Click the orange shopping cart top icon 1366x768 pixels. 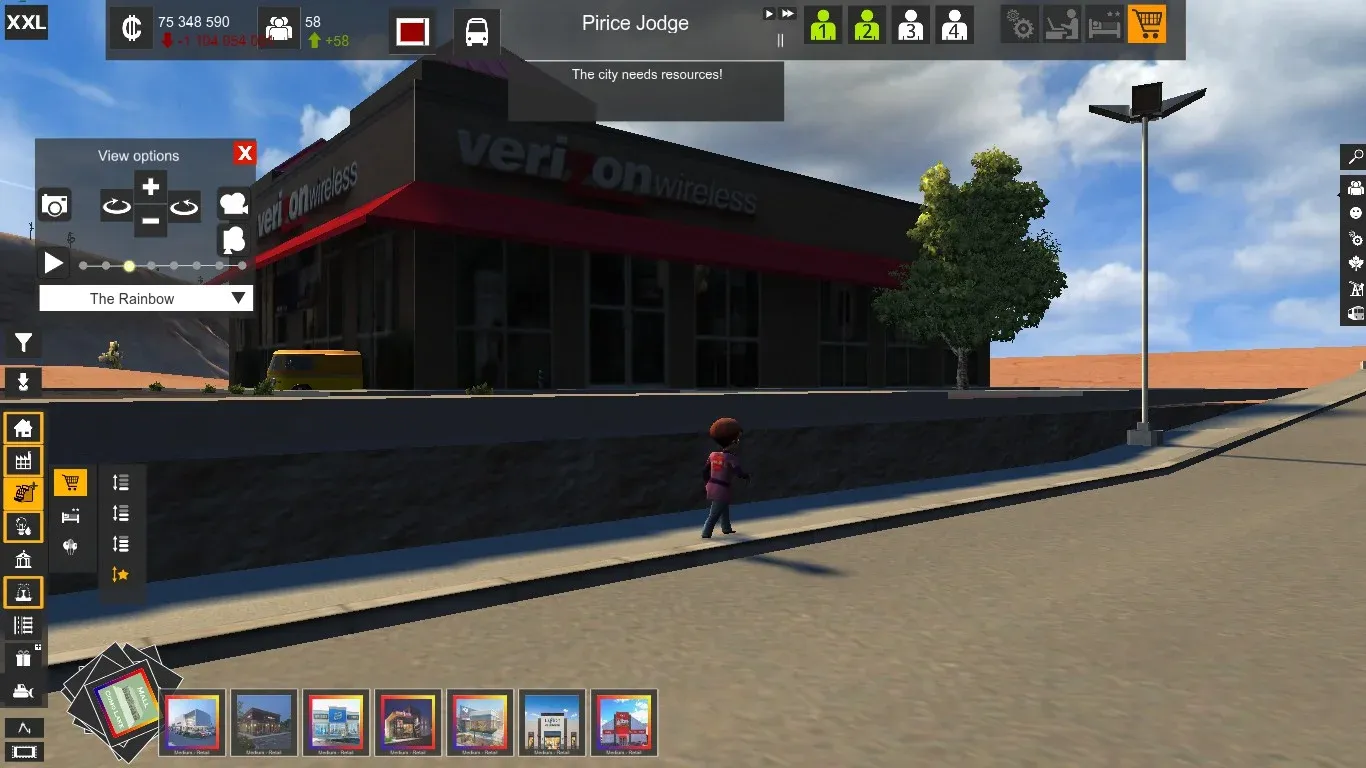pos(1147,25)
